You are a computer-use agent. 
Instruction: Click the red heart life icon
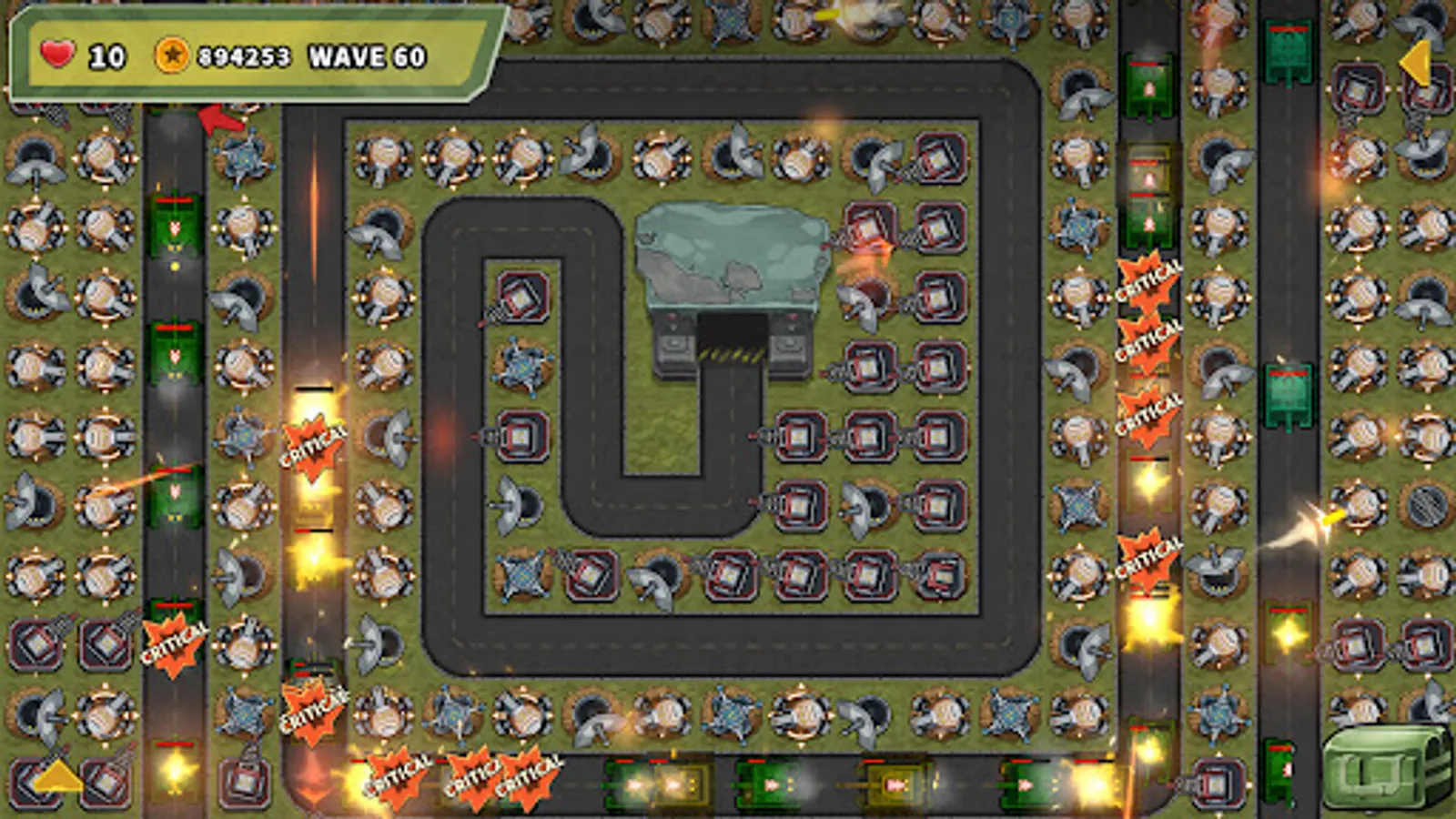tap(55, 56)
